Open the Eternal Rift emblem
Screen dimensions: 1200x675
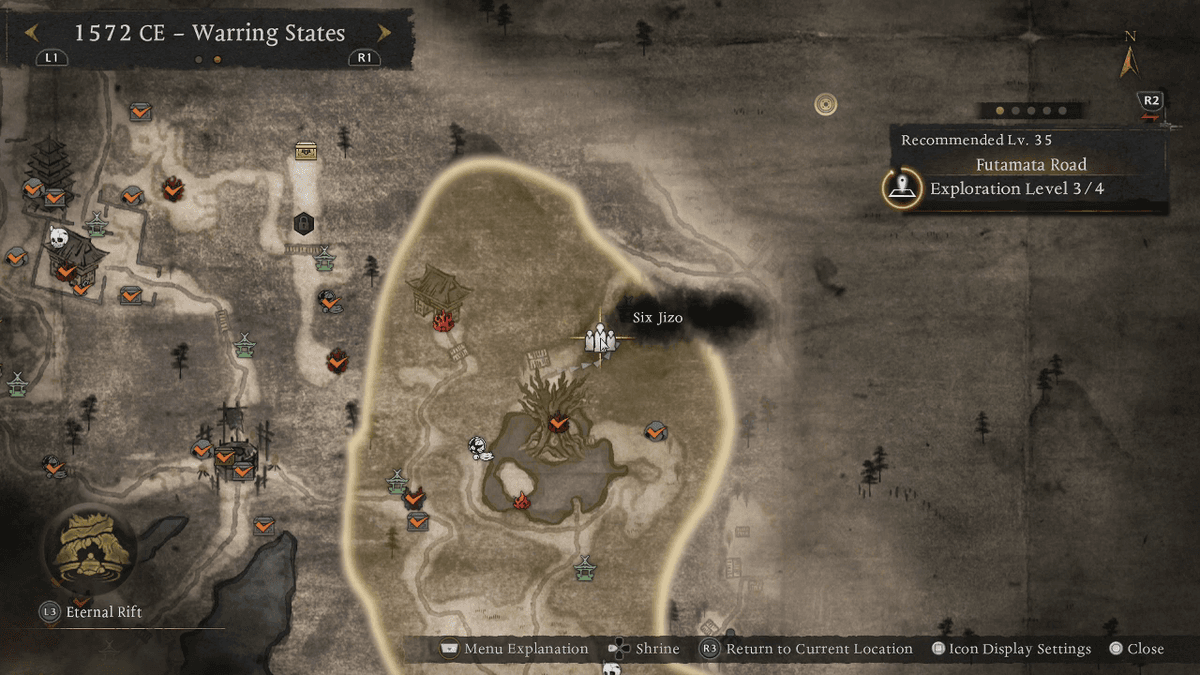pyautogui.click(x=90, y=548)
